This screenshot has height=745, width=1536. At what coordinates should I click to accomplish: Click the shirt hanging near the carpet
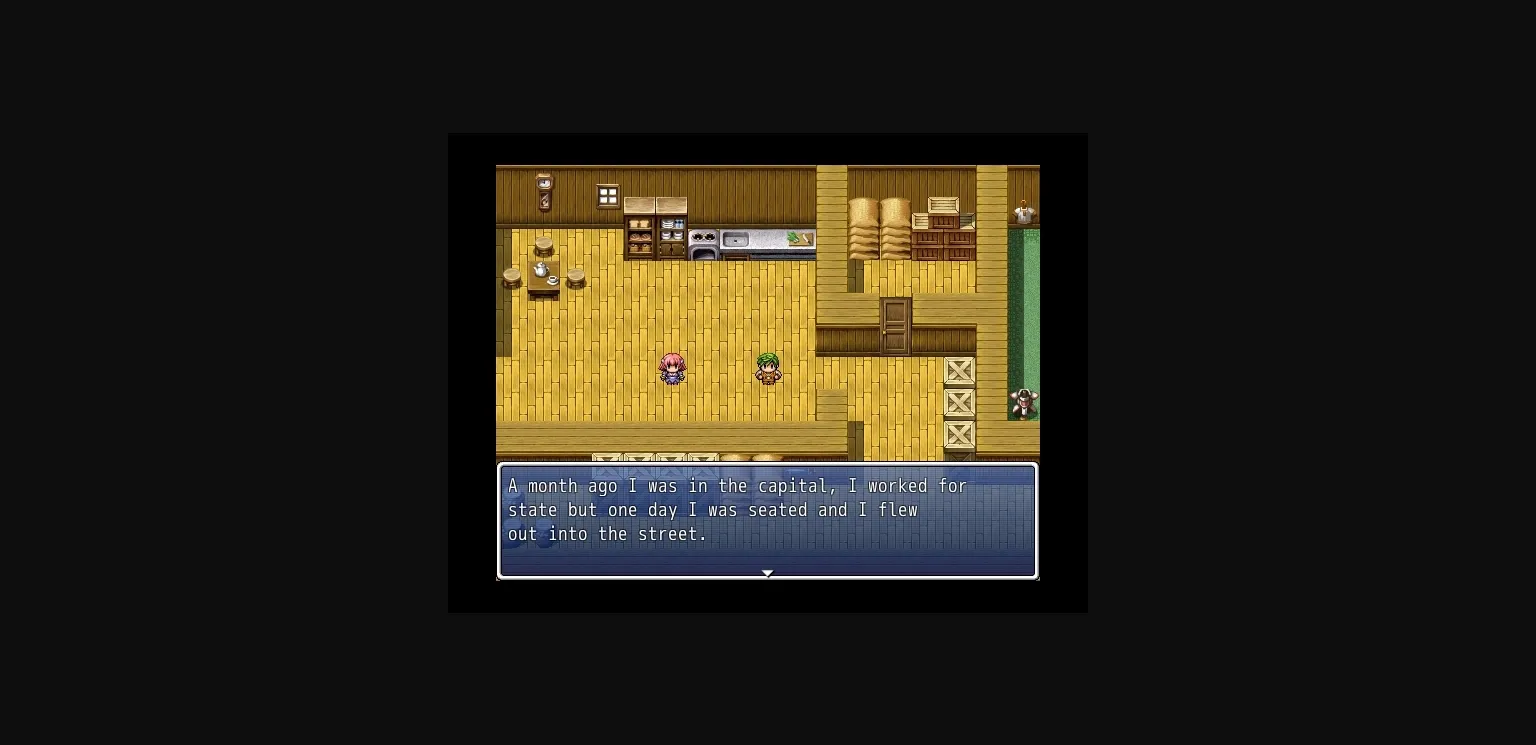1022,212
